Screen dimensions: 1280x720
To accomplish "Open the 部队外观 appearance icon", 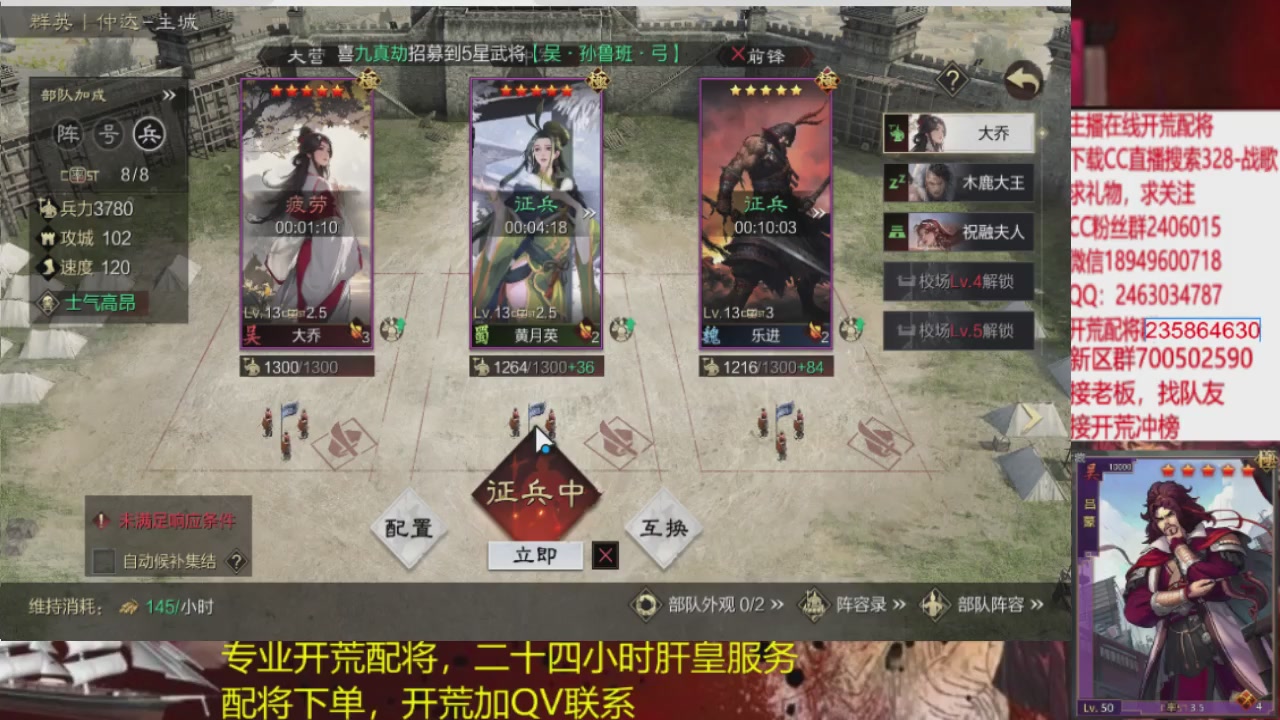I will [x=646, y=604].
